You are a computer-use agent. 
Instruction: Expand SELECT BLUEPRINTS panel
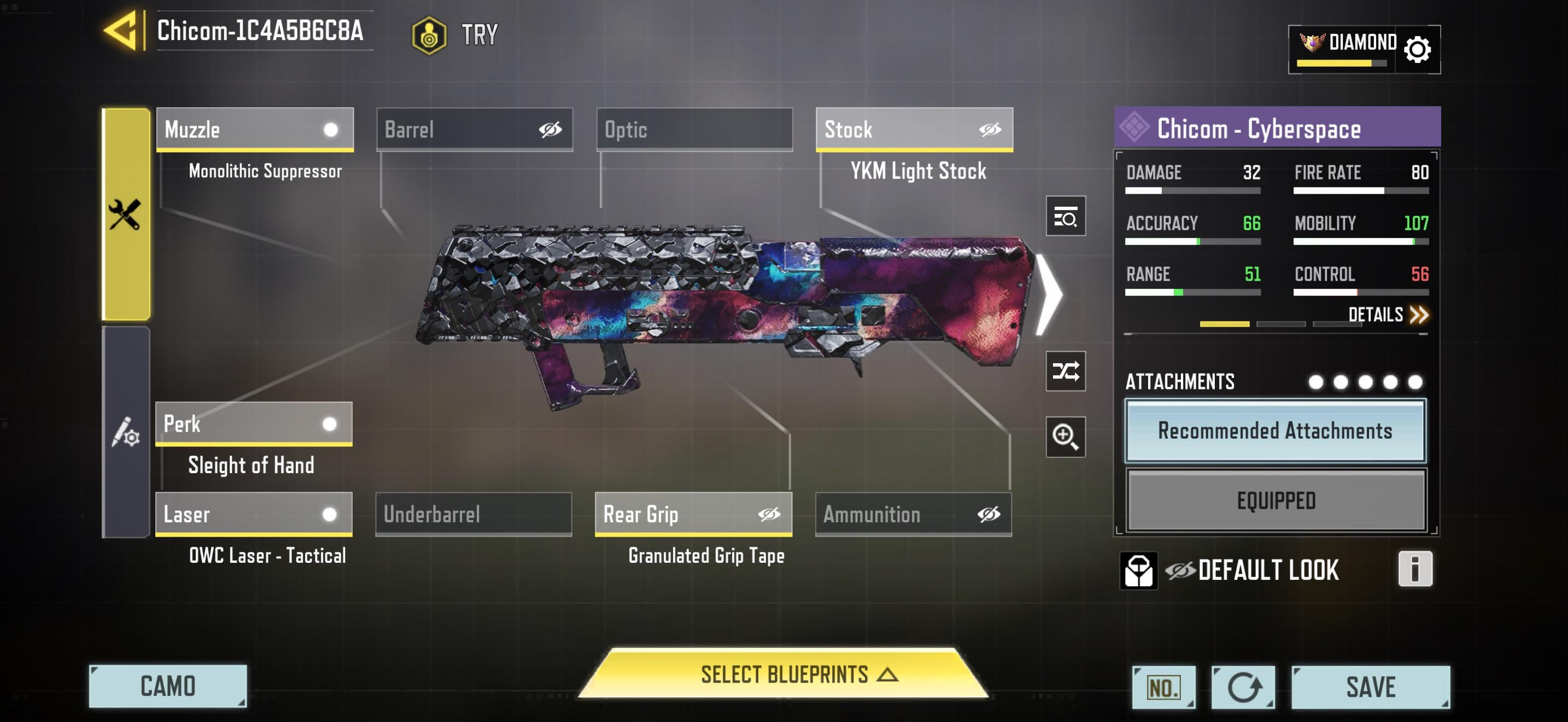point(783,674)
